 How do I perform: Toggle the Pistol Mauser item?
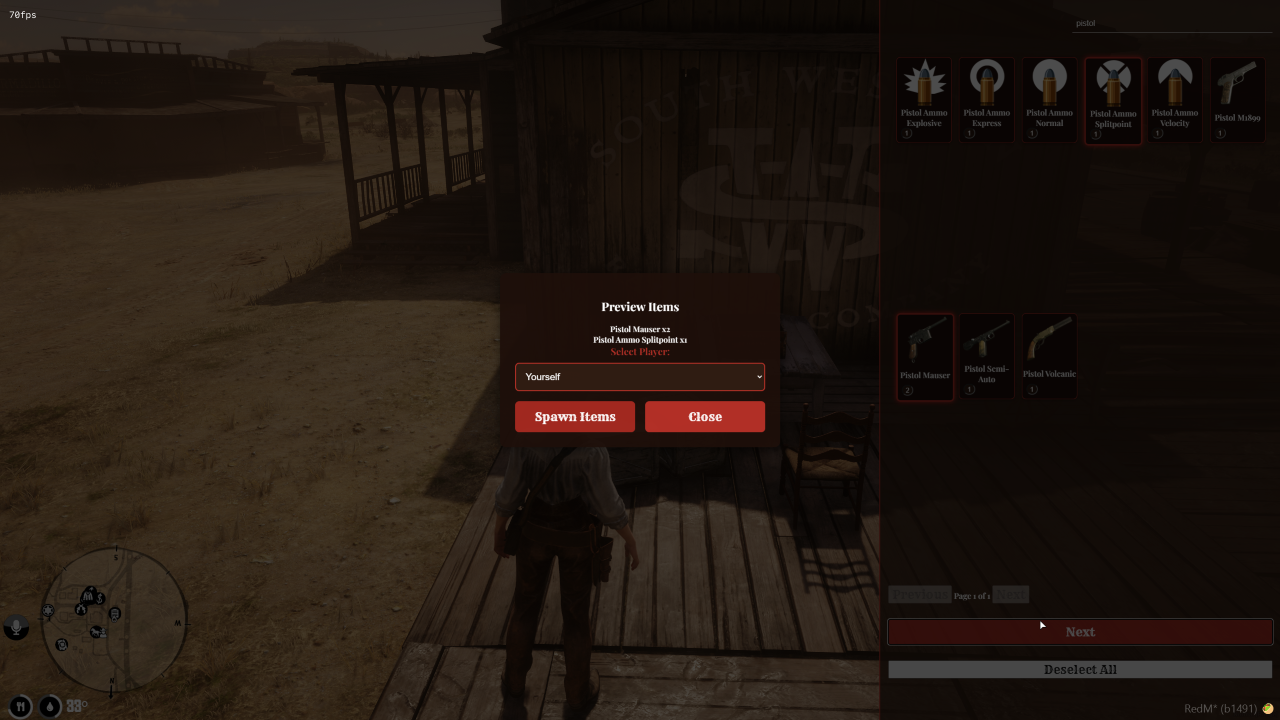pyautogui.click(x=925, y=357)
